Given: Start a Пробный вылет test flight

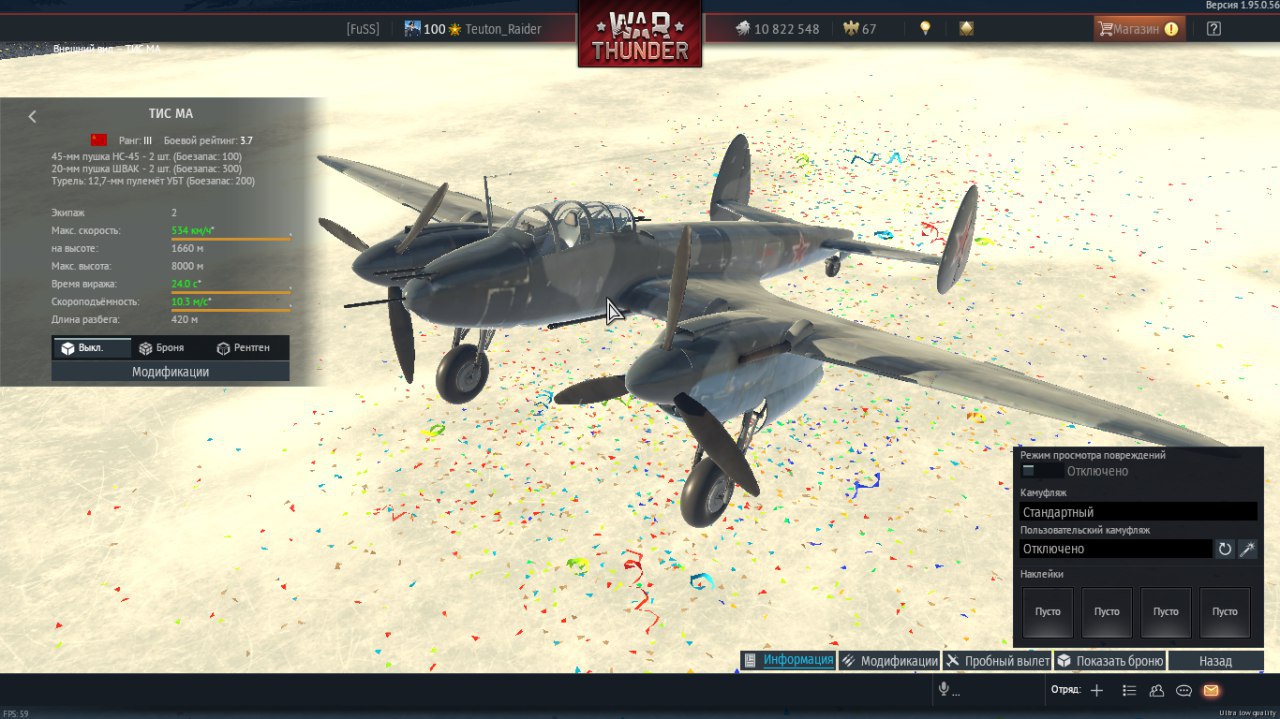Looking at the screenshot, I should click(997, 661).
